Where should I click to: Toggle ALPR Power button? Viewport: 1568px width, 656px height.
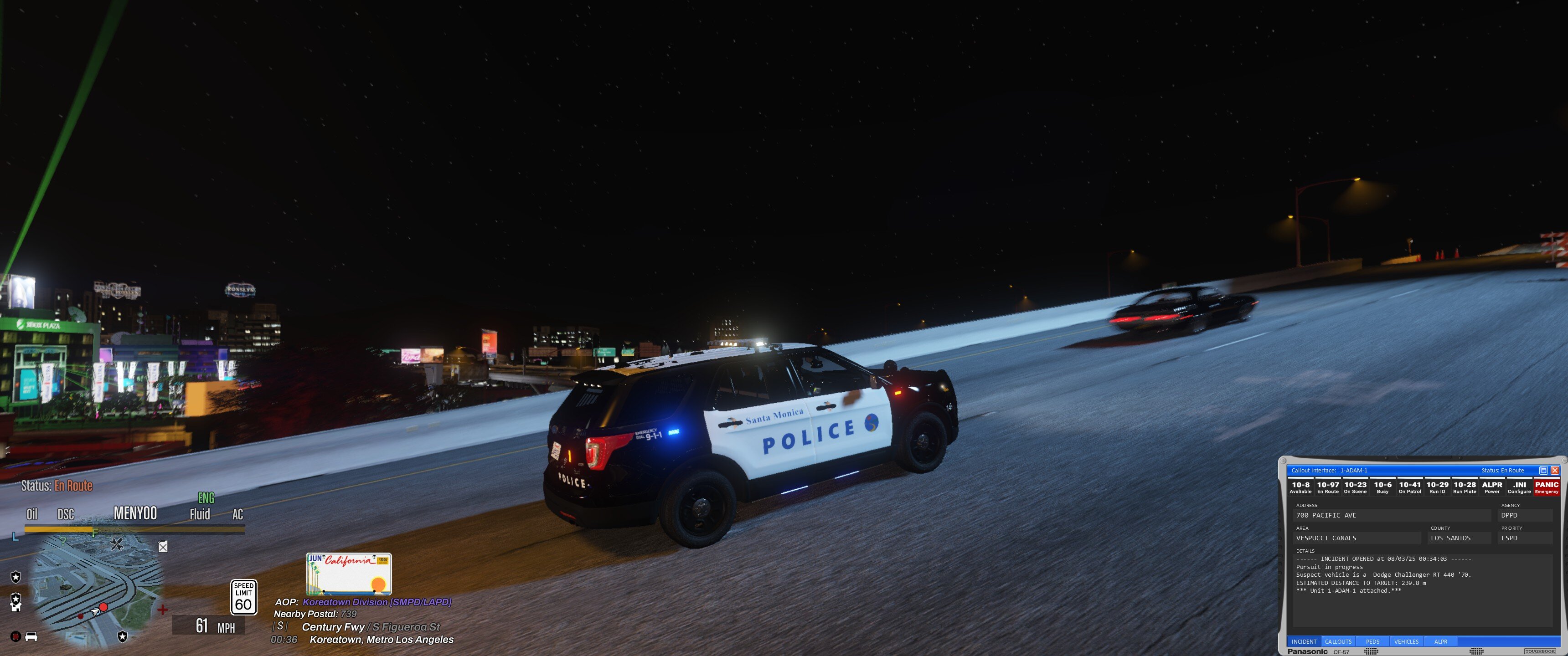[x=1492, y=487]
